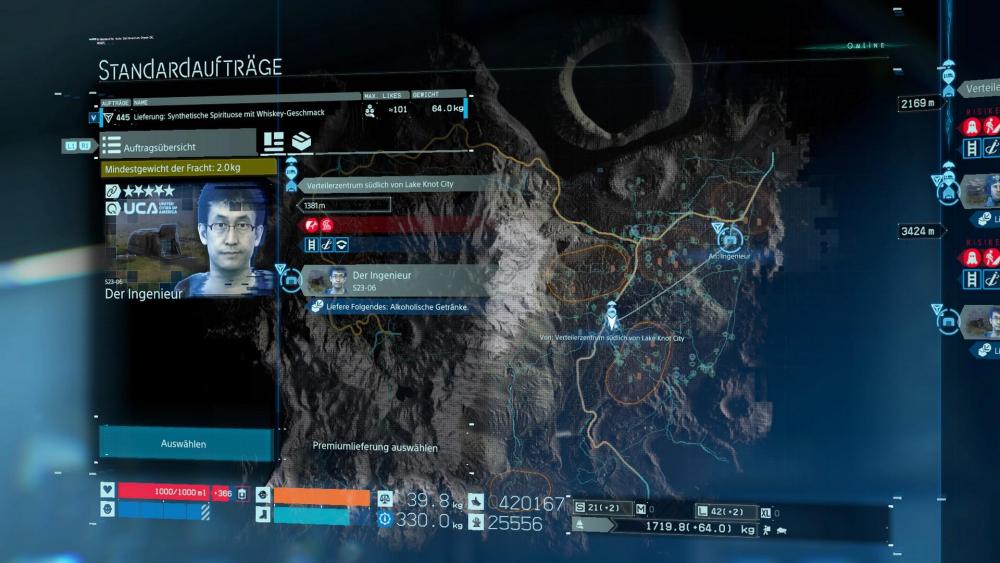Confirm the order with the Auswählen button
The image size is (1000, 563).
coord(185,443)
